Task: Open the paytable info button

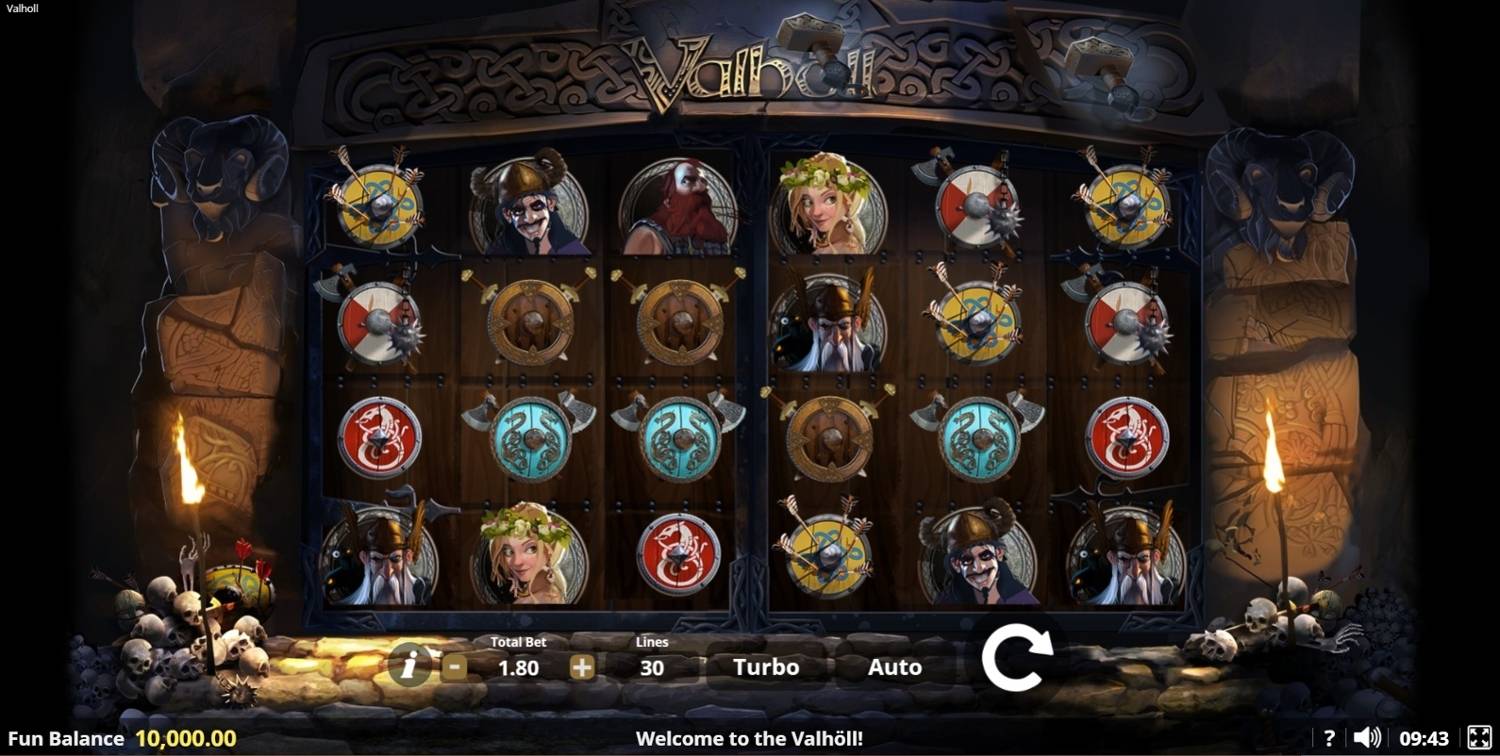Action: [410, 664]
